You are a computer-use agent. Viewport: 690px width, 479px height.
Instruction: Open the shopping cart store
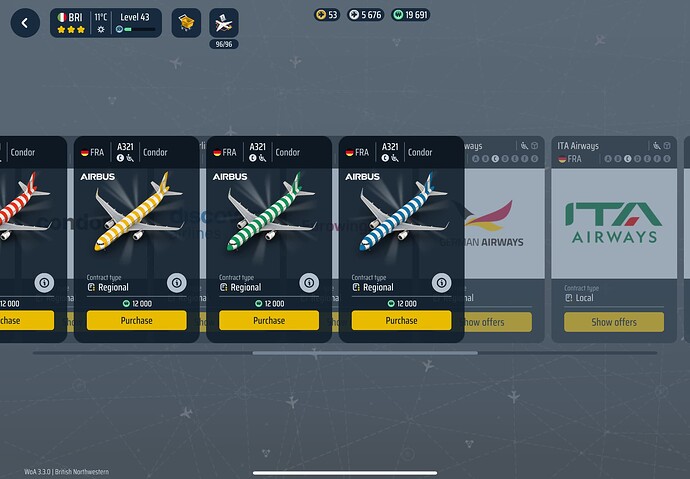[186, 22]
